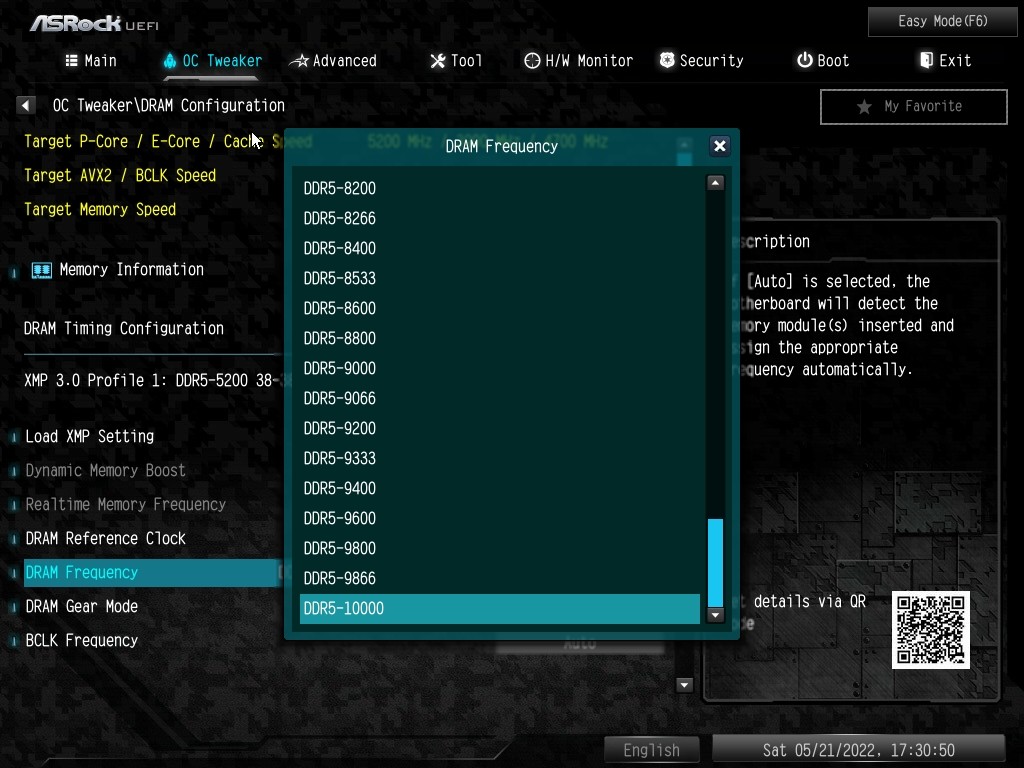Click the popup list scroll-down arrow
Viewport: 1024px width, 768px height.
715,615
